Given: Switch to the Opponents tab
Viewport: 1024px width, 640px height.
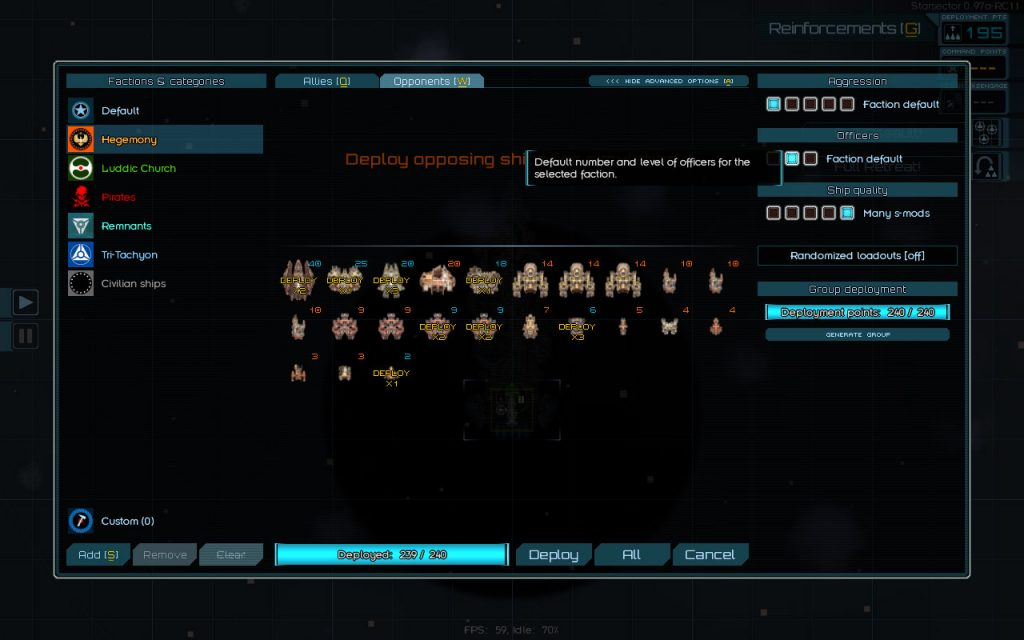Looking at the screenshot, I should 431,81.
